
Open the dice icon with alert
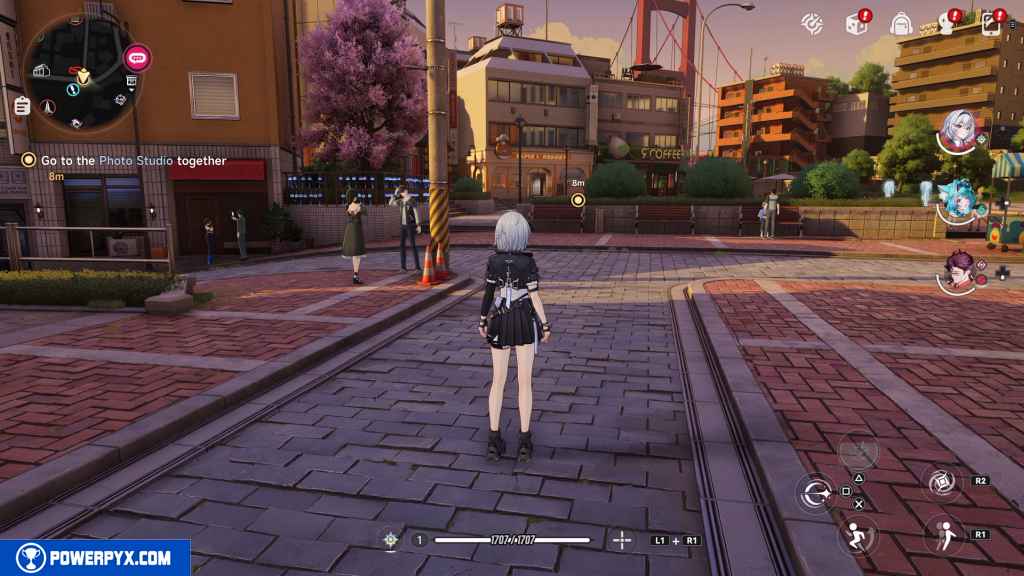tap(857, 22)
